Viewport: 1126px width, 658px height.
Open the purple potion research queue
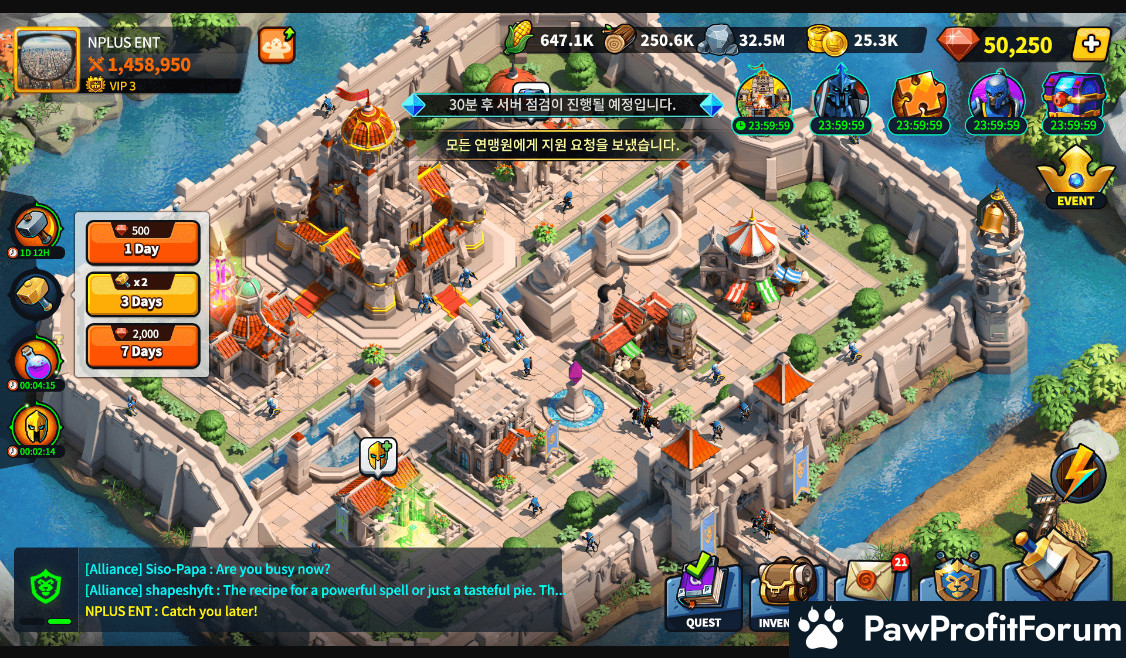(37, 360)
